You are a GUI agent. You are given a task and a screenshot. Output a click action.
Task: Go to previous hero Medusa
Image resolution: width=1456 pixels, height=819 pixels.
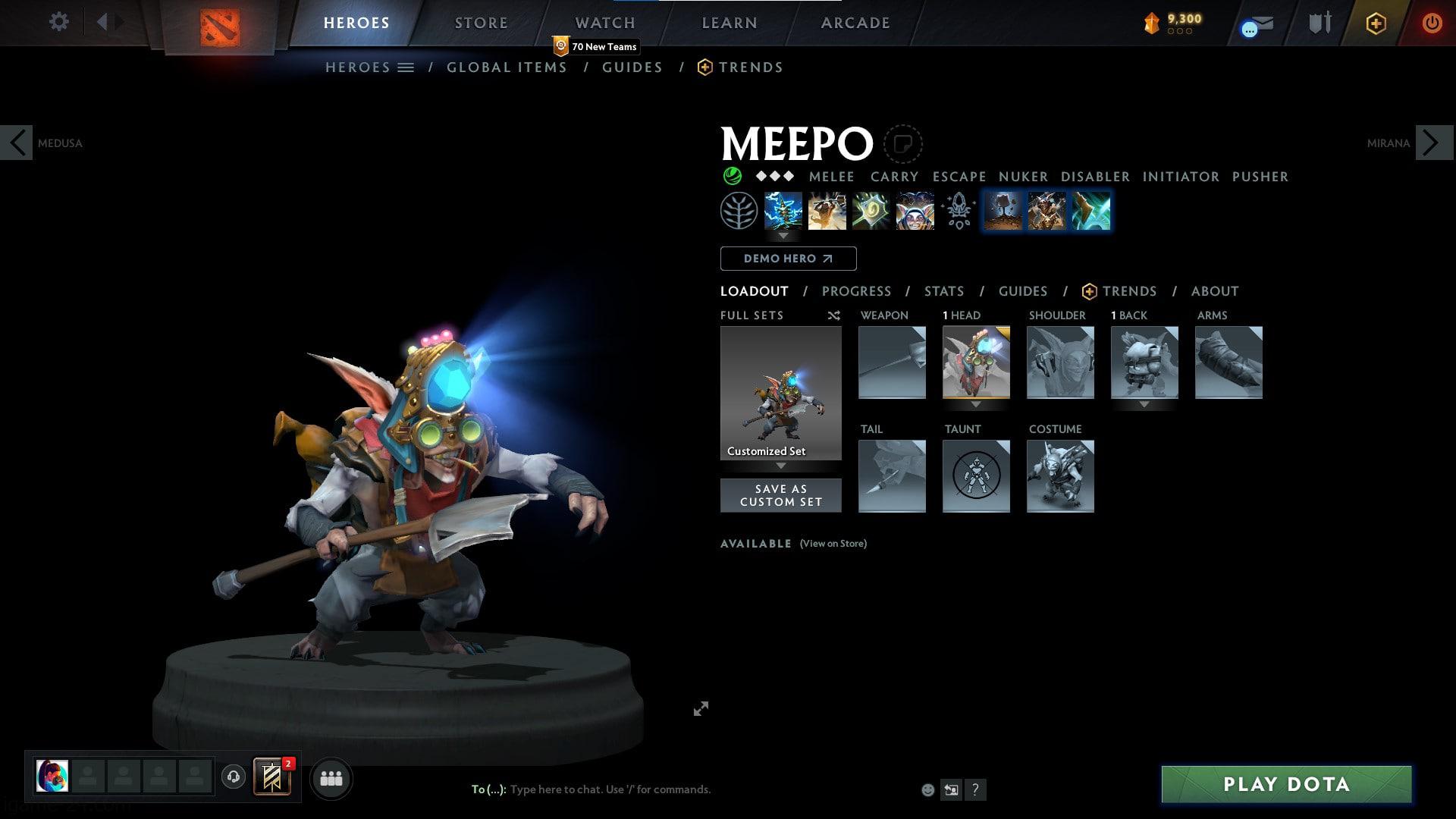(x=17, y=143)
